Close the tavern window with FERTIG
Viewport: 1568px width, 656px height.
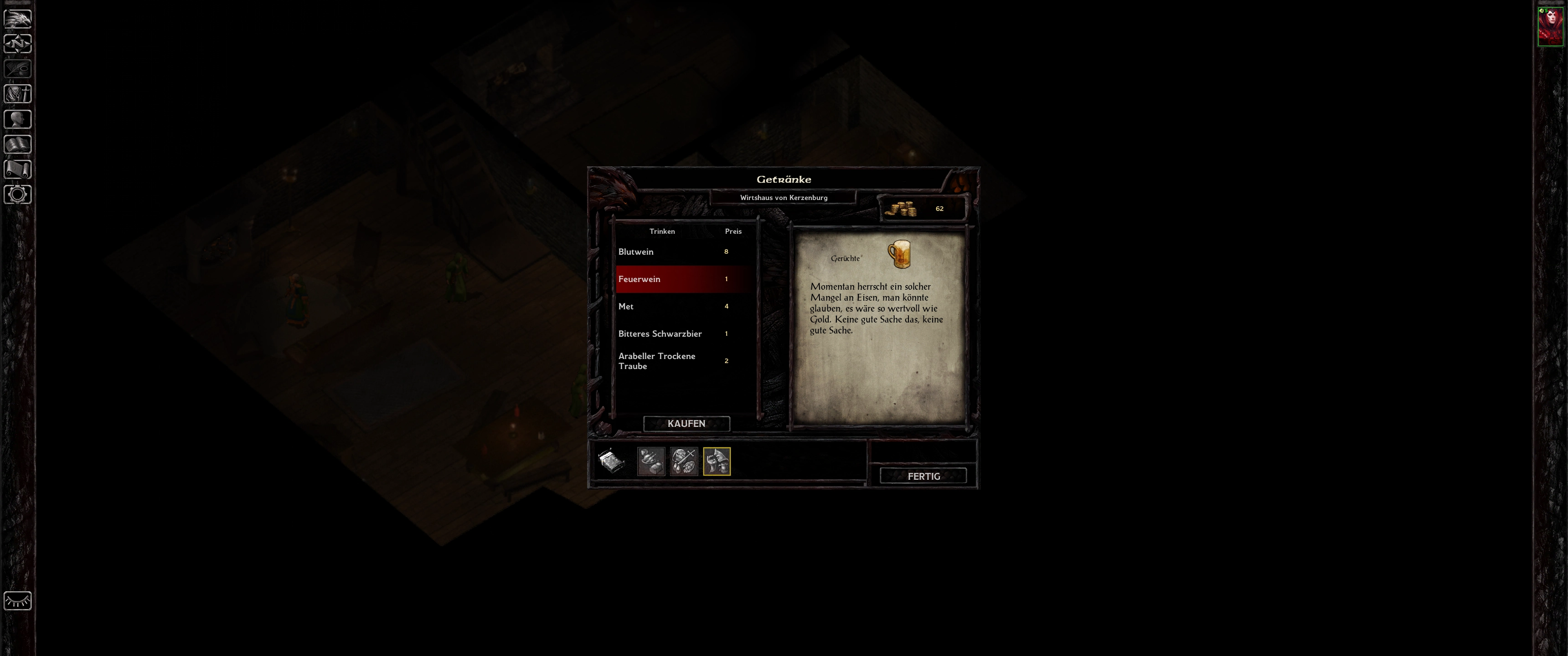[923, 476]
